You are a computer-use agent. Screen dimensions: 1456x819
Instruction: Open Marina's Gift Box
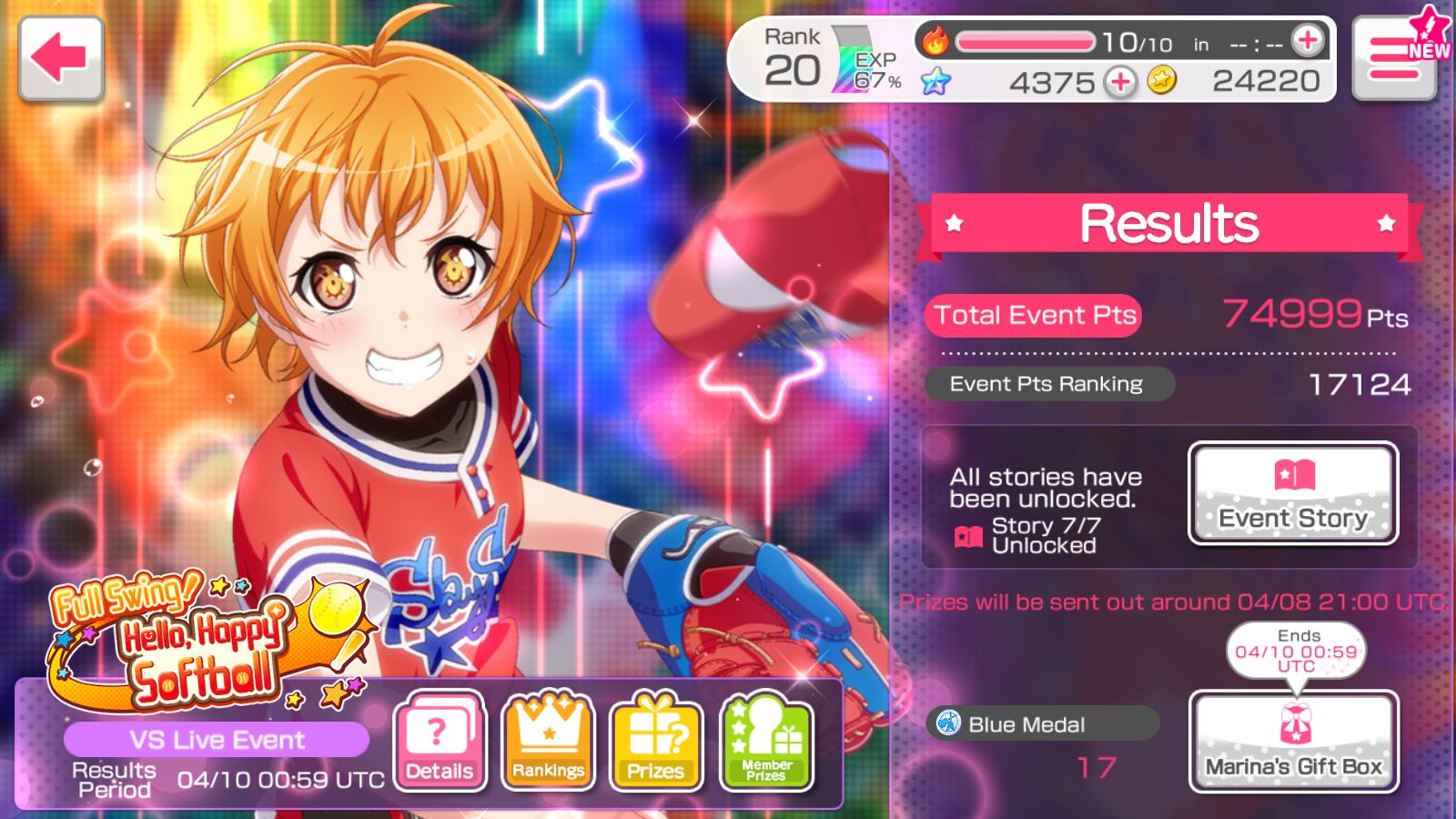click(x=1293, y=741)
